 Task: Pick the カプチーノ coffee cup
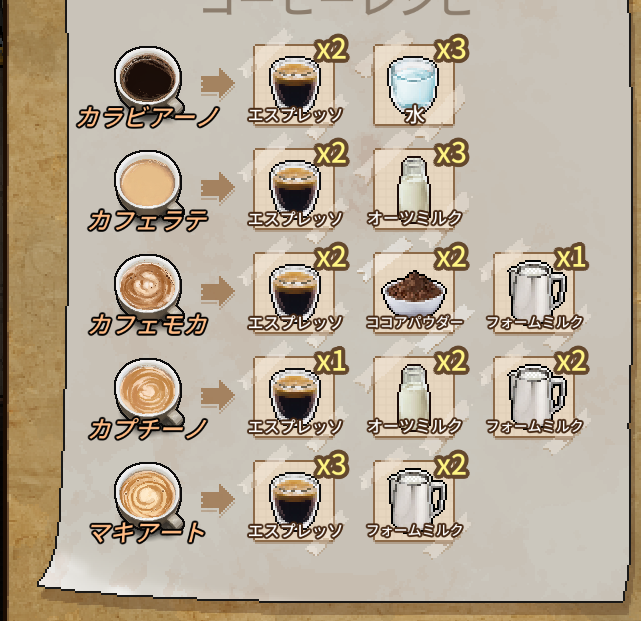(149, 389)
